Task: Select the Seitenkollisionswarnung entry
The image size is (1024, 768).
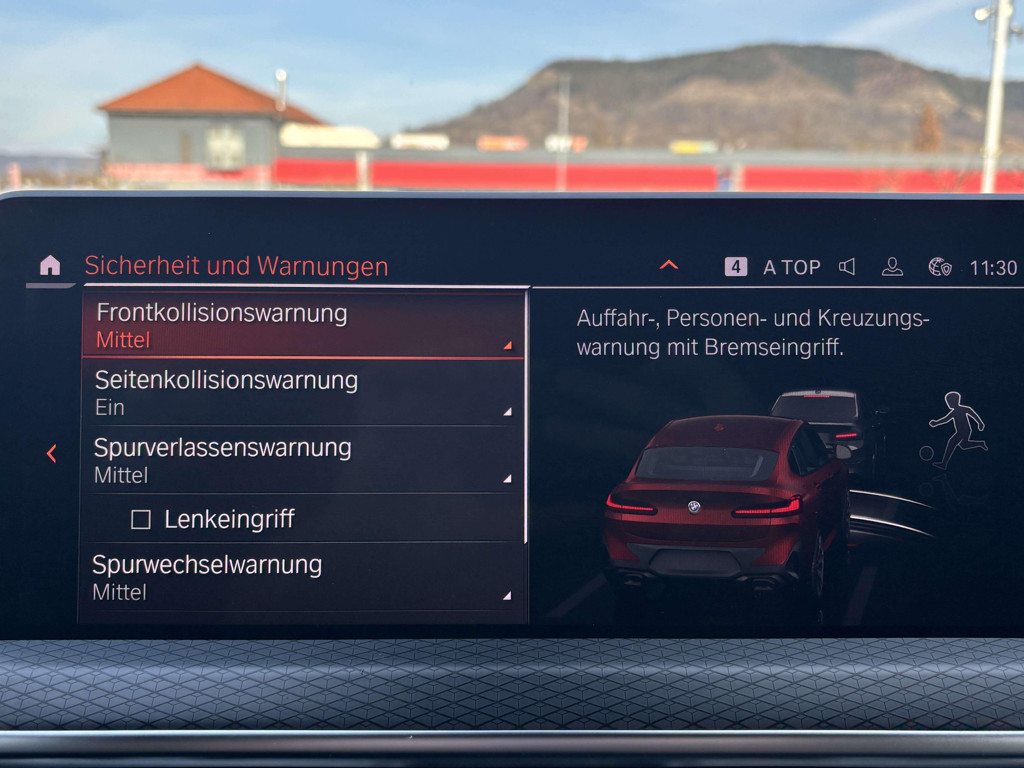Action: point(302,392)
